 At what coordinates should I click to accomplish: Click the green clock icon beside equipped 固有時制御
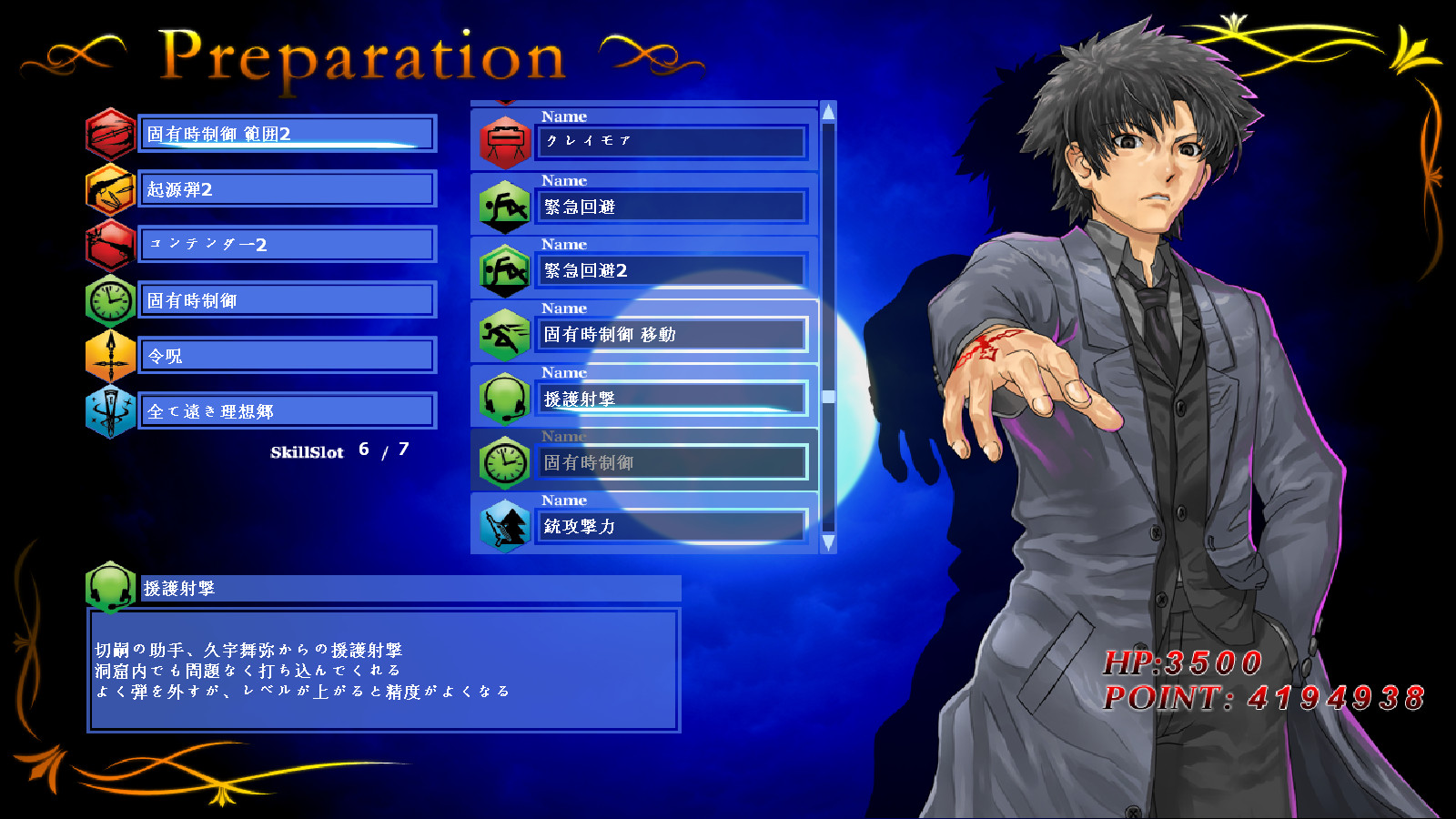(111, 300)
